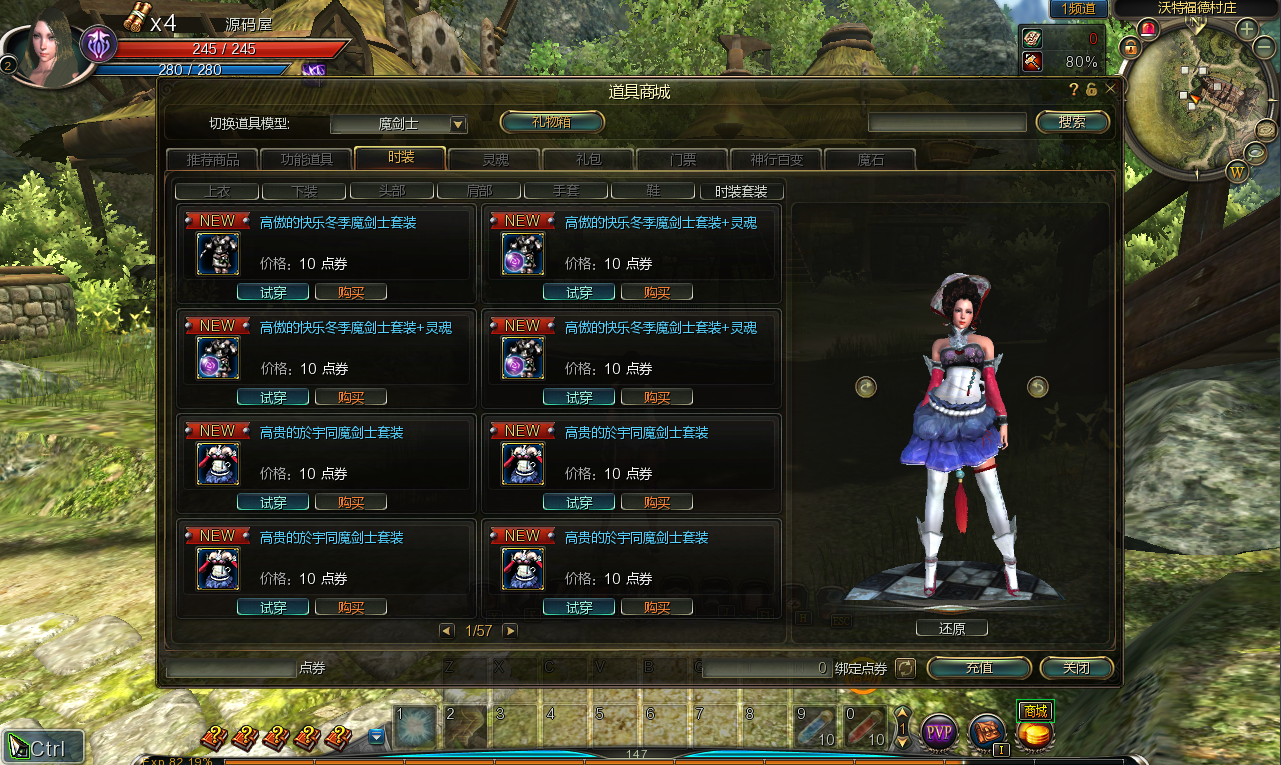Zoom in the minimap with plus button
This screenshot has width=1281, height=765.
(1247, 29)
